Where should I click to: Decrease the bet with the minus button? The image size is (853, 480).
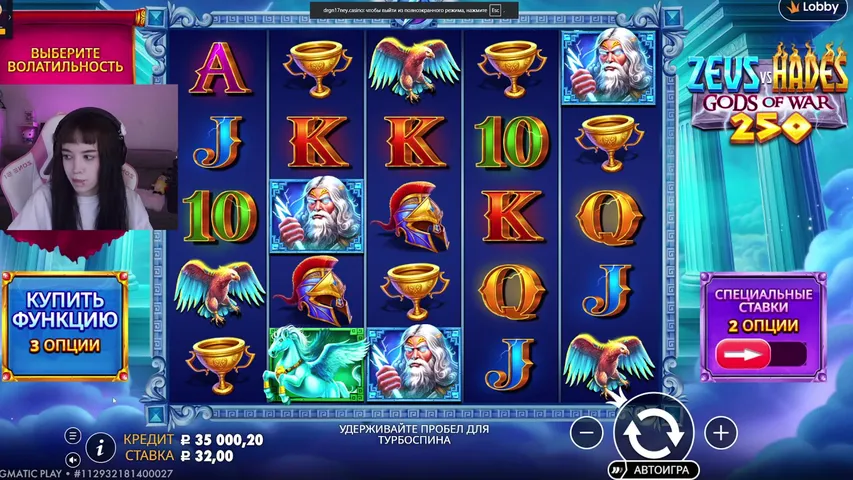click(587, 432)
